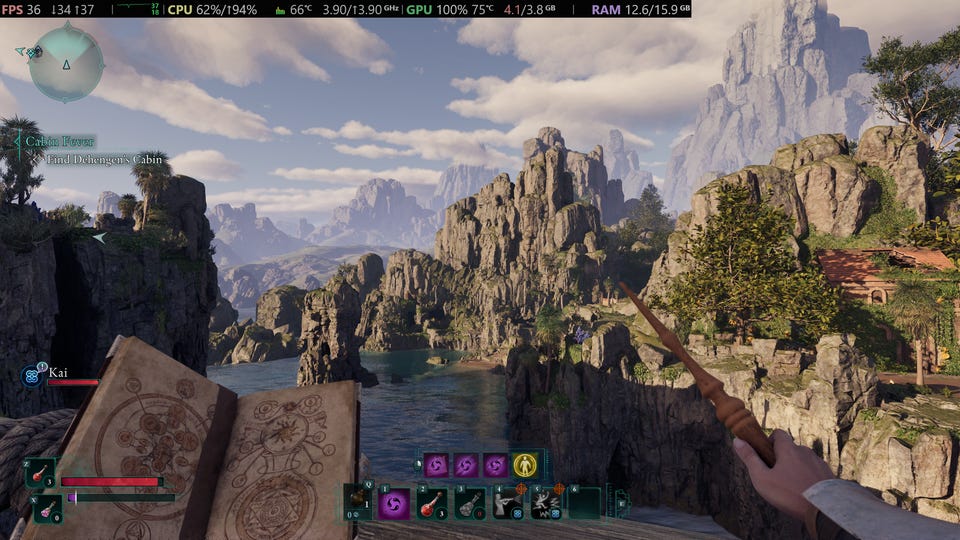Choose the grey flask in hotbar slot 3
960x540 pixels.
click(x=470, y=503)
